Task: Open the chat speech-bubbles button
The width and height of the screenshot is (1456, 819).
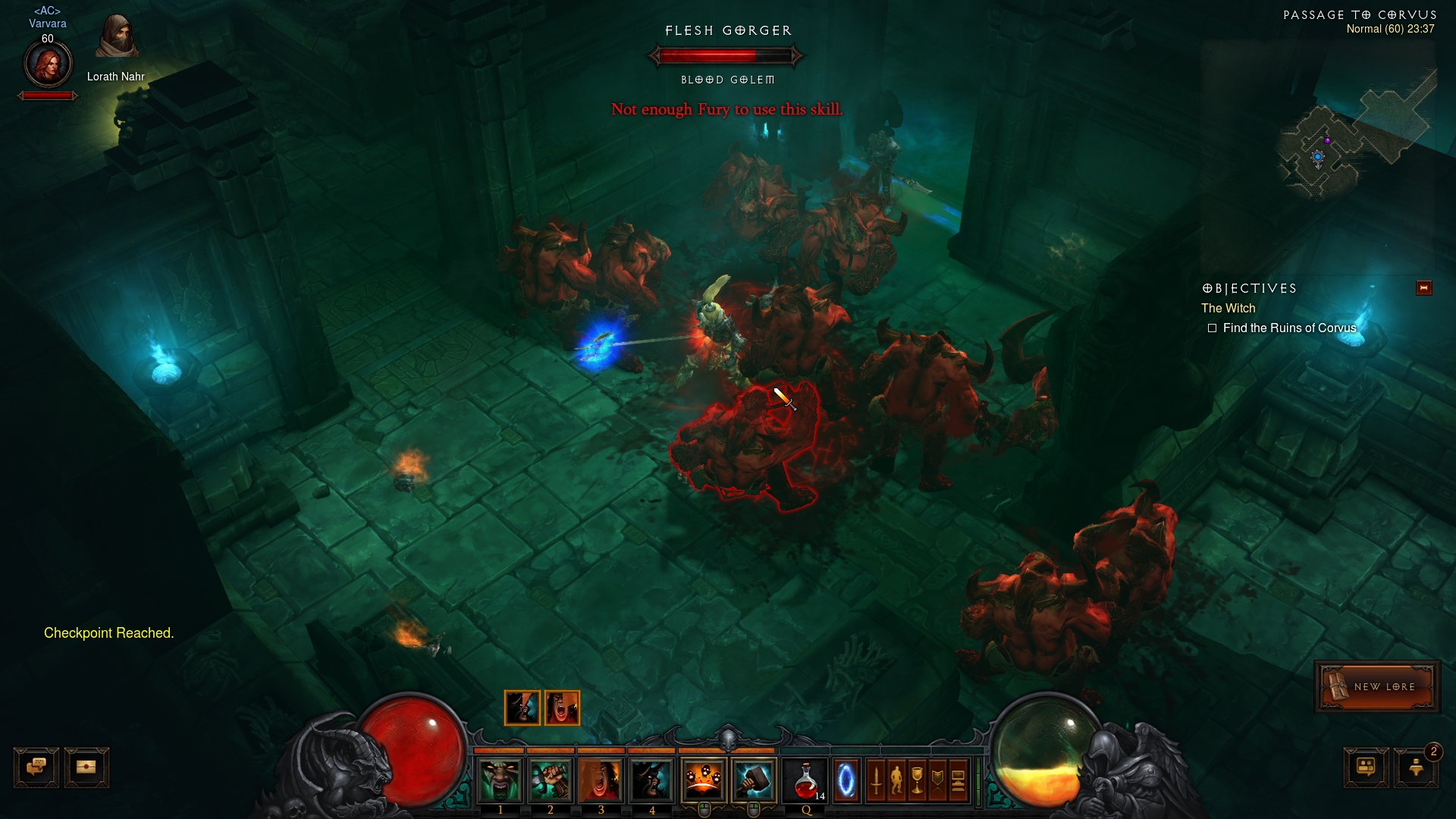Action: pyautogui.click(x=36, y=767)
